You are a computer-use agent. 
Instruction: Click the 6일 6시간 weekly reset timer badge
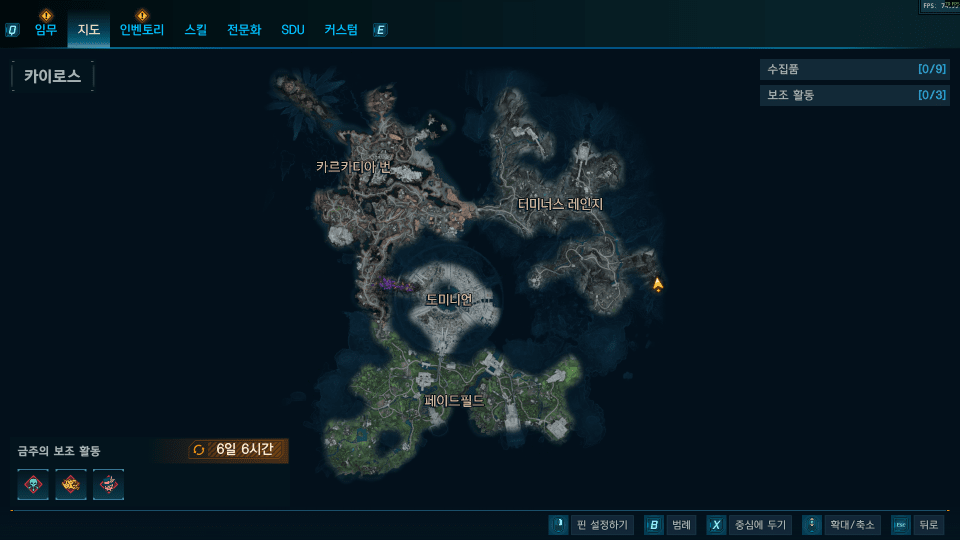click(240, 450)
